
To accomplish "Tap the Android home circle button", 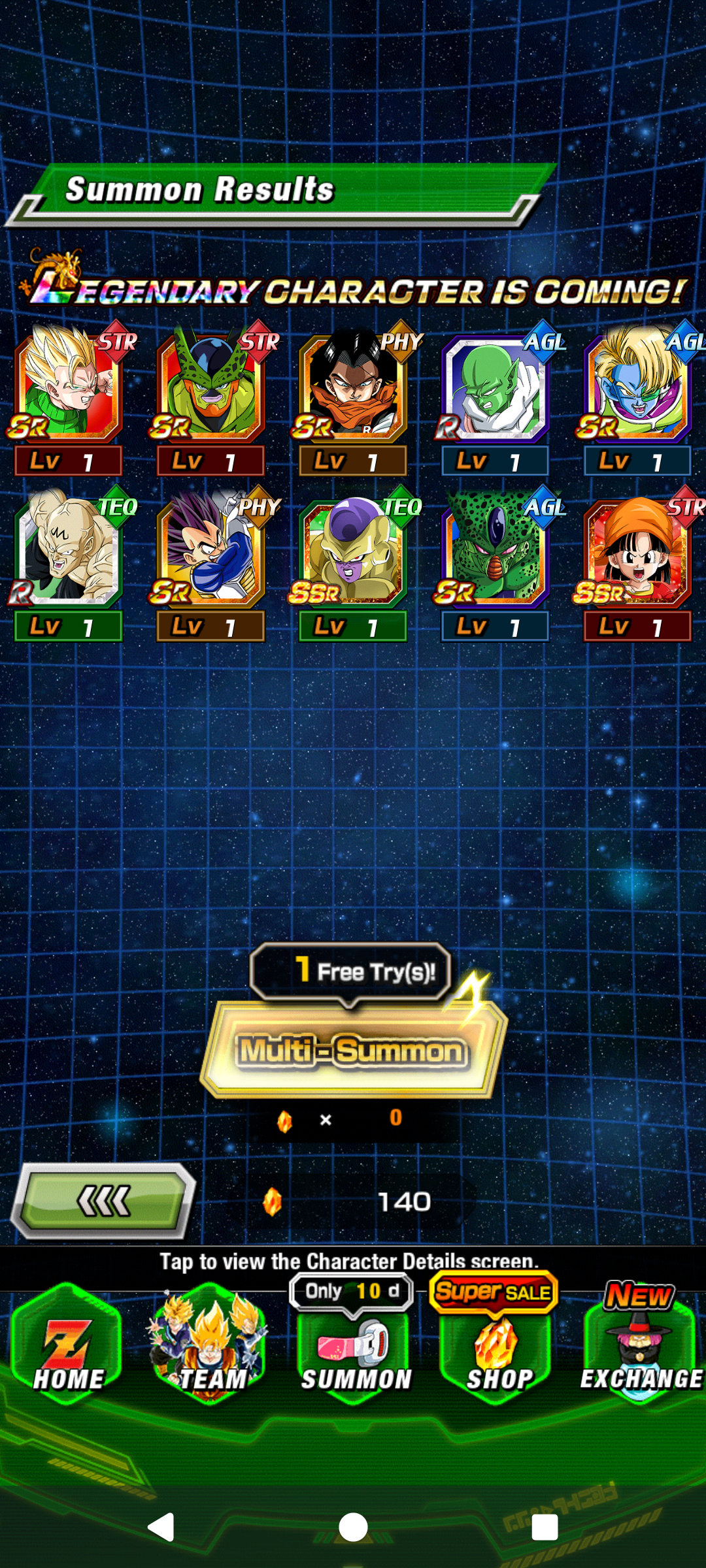I will pos(353,1527).
